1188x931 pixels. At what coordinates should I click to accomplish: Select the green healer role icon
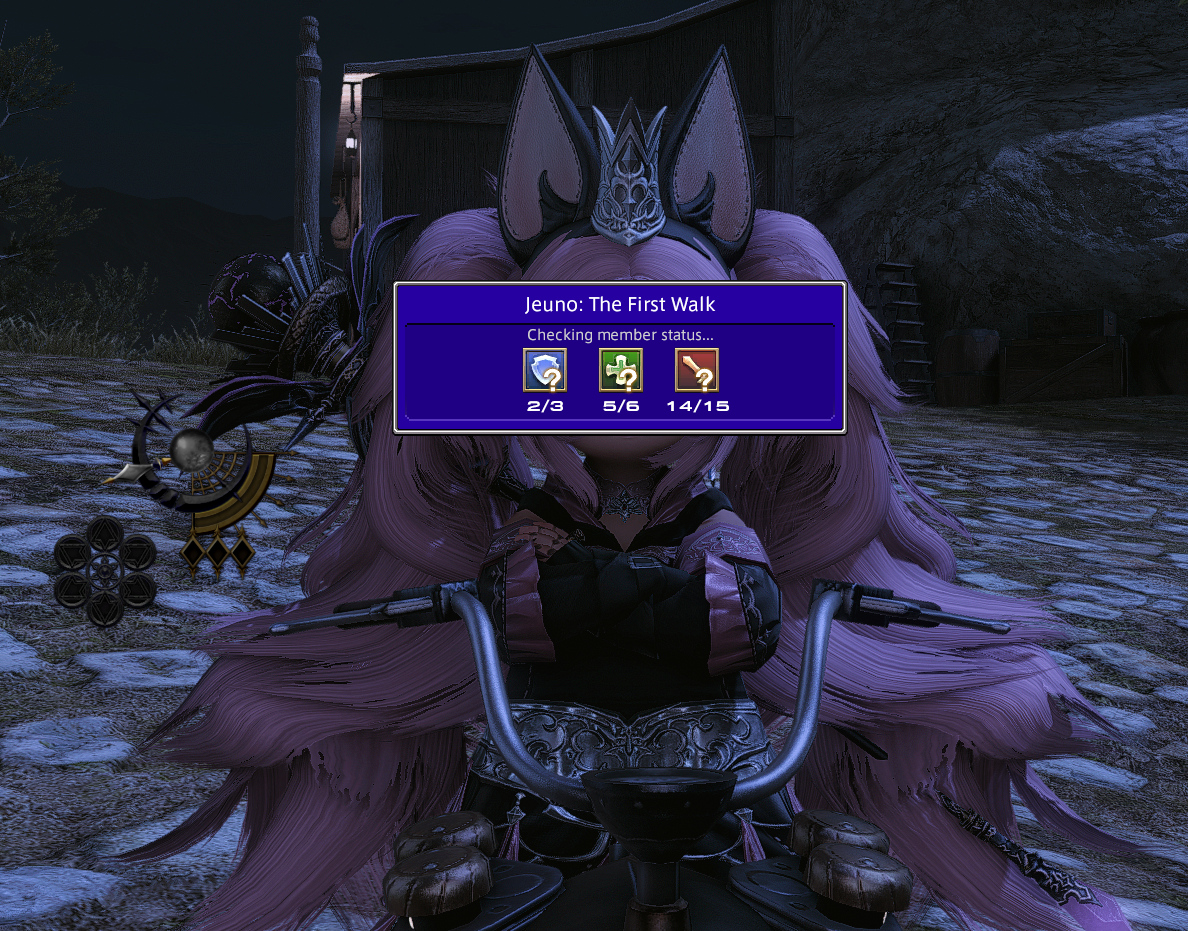[x=620, y=370]
